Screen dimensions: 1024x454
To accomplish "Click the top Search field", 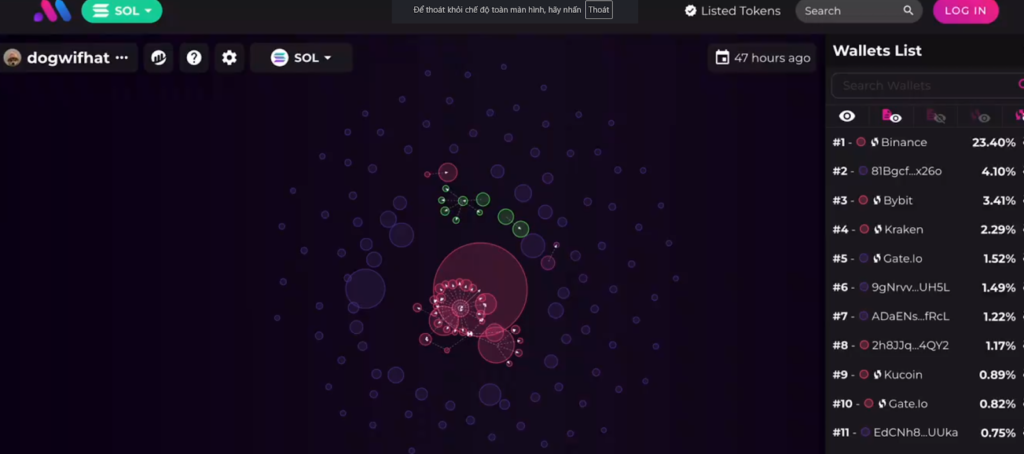I will point(850,11).
